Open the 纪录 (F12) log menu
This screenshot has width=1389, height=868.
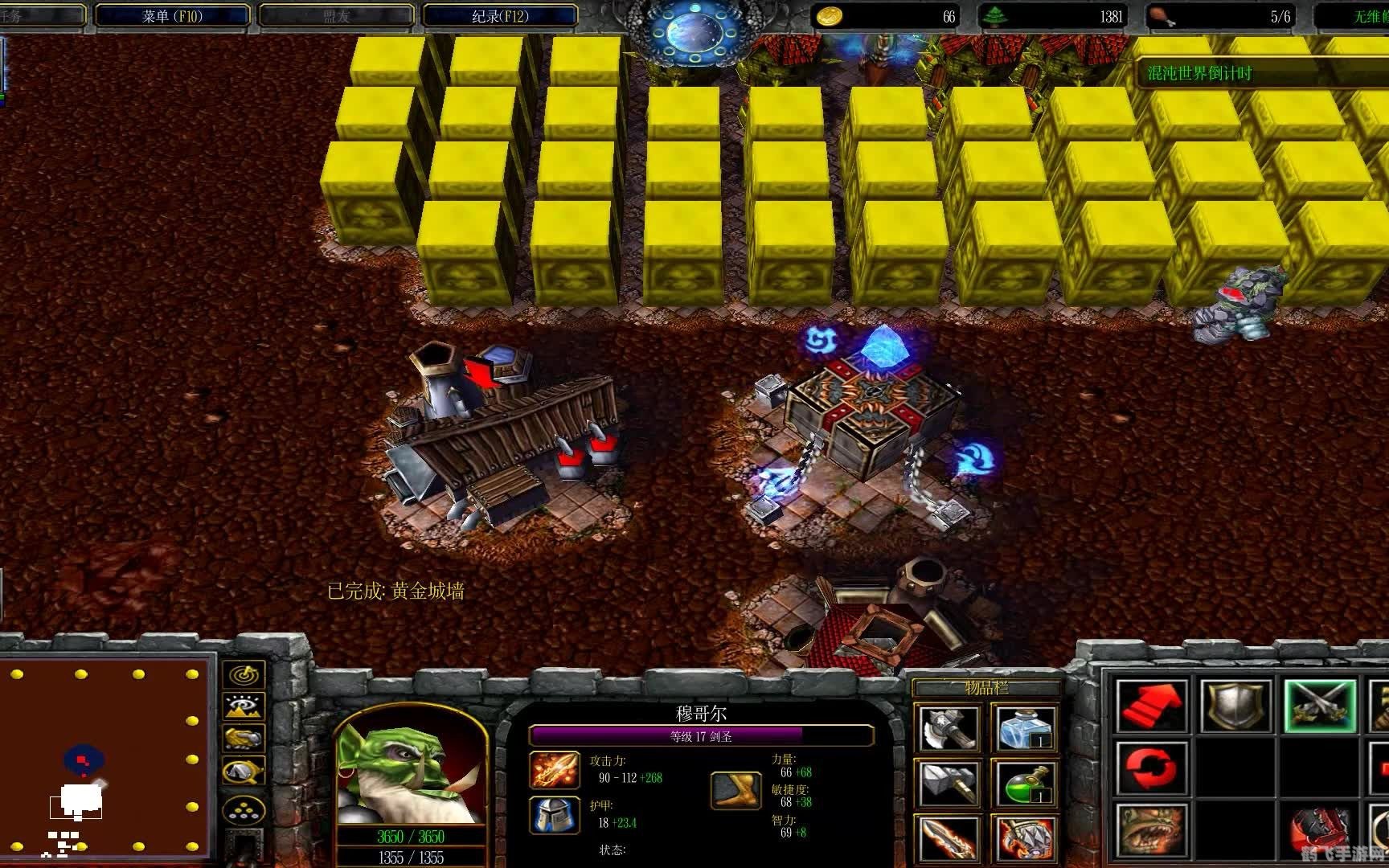tap(499, 15)
